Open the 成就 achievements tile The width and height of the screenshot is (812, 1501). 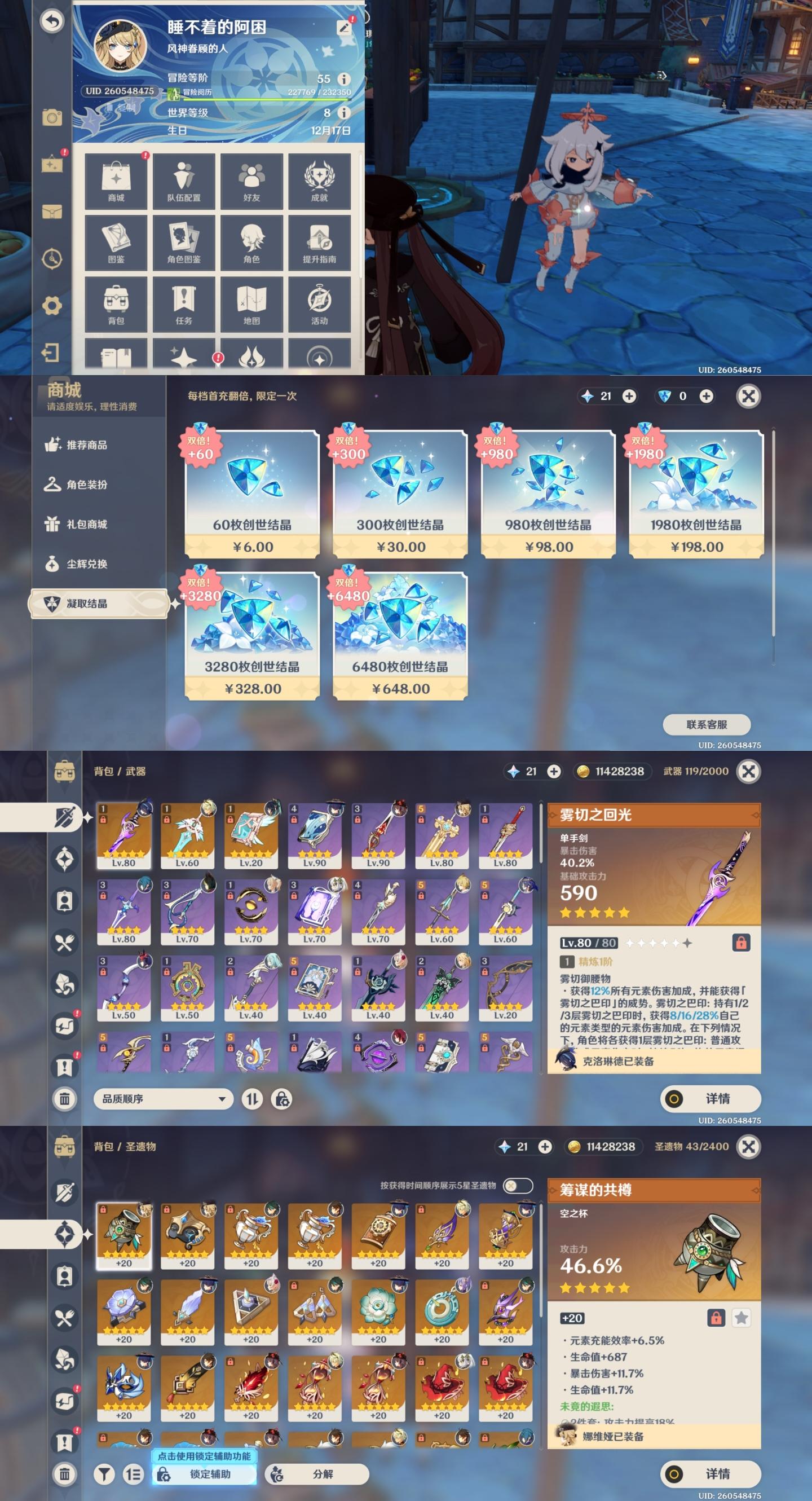tap(319, 181)
